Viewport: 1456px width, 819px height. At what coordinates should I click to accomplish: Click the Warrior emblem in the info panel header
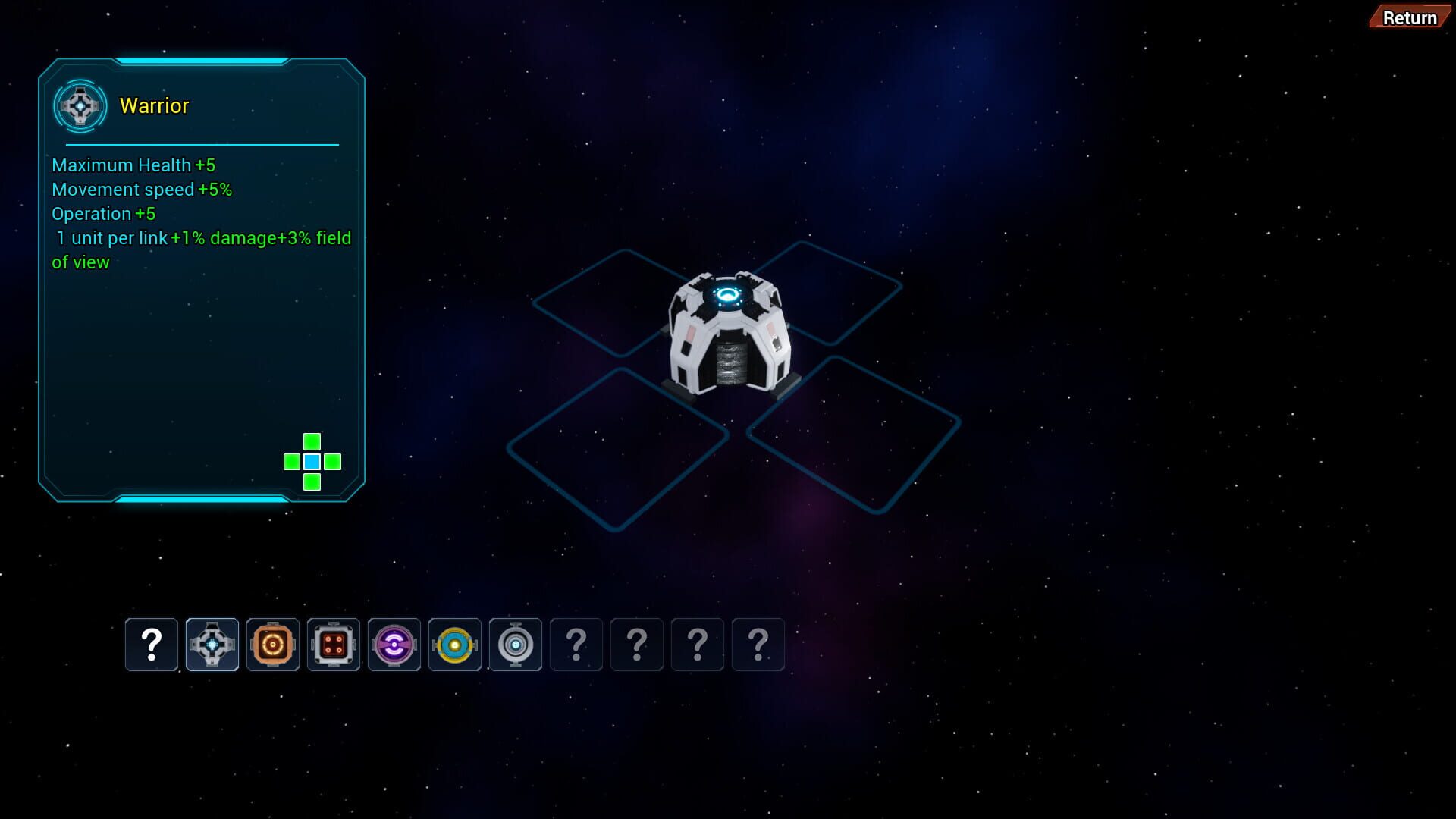(80, 105)
